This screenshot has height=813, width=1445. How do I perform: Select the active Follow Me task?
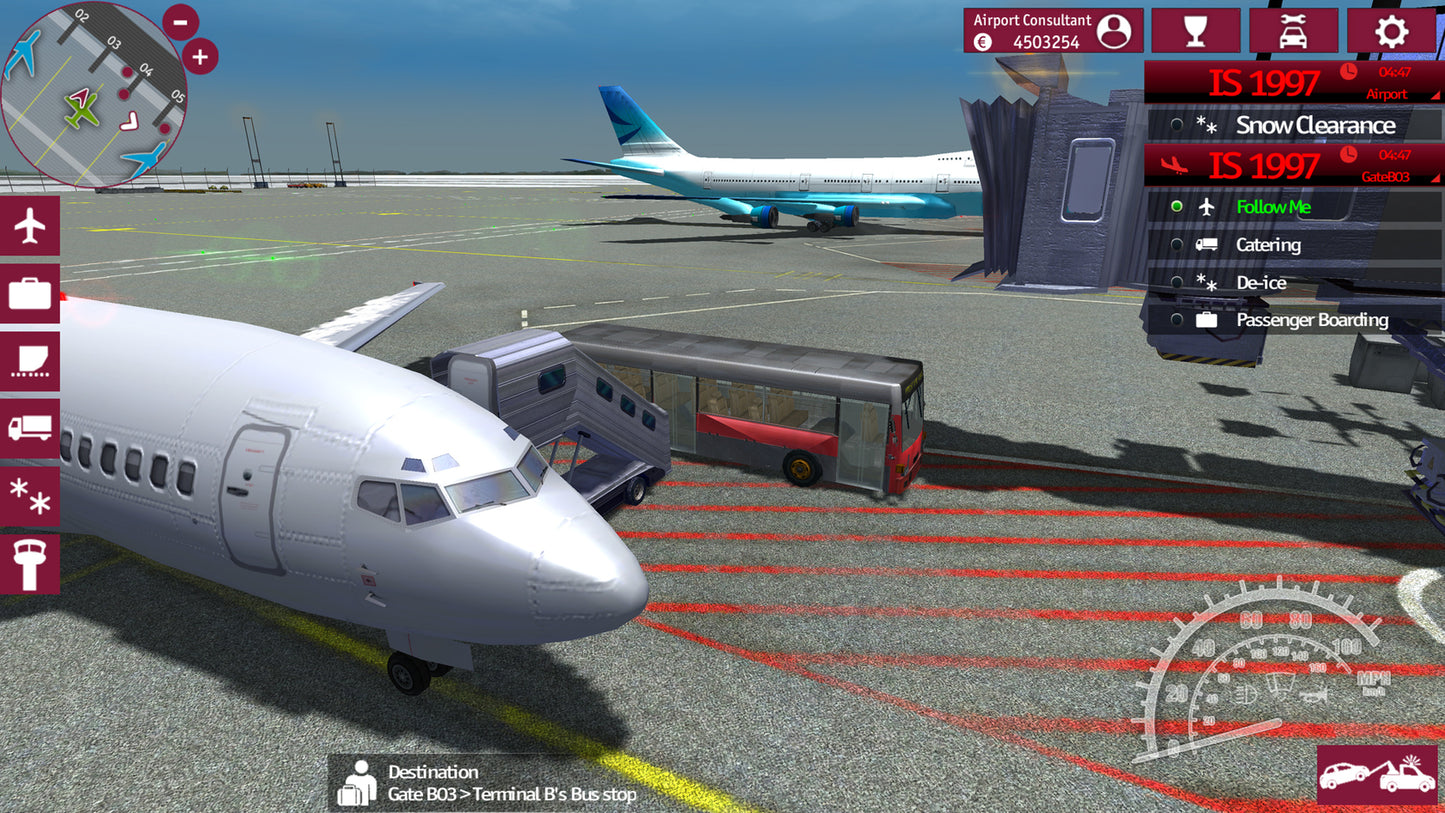pyautogui.click(x=1178, y=207)
